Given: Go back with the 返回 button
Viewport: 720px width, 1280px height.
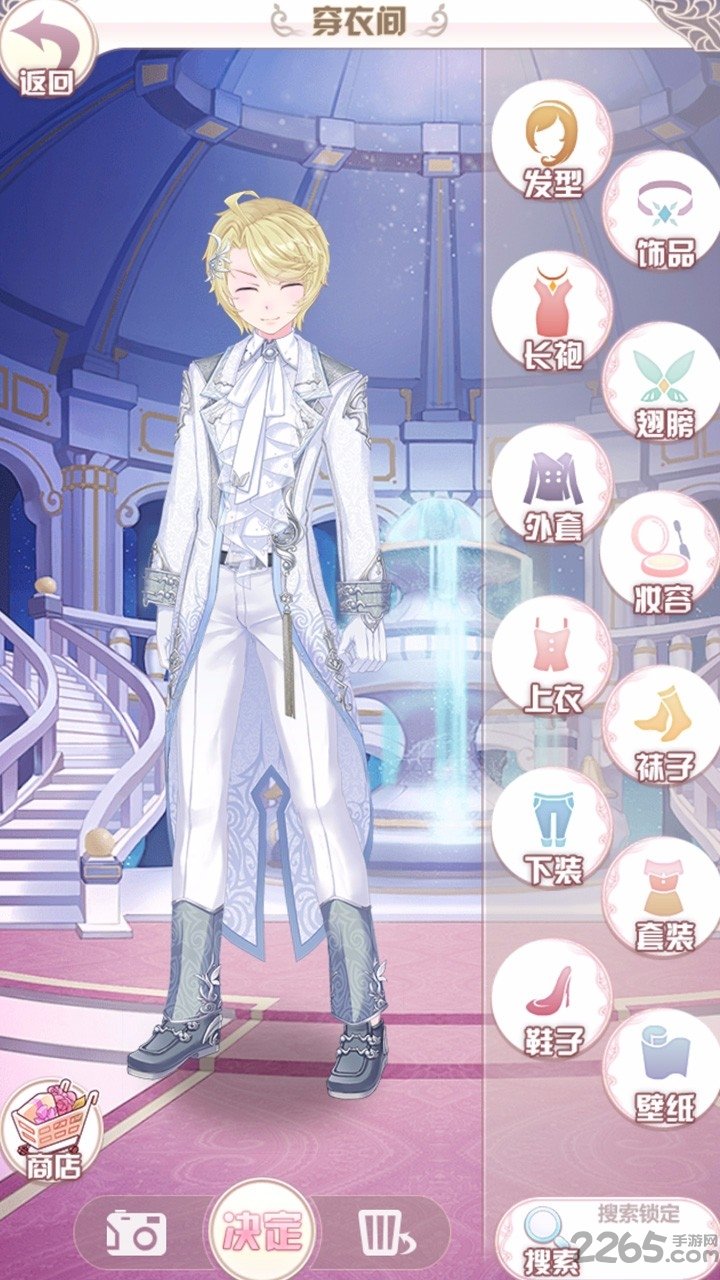Looking at the screenshot, I should (46, 50).
